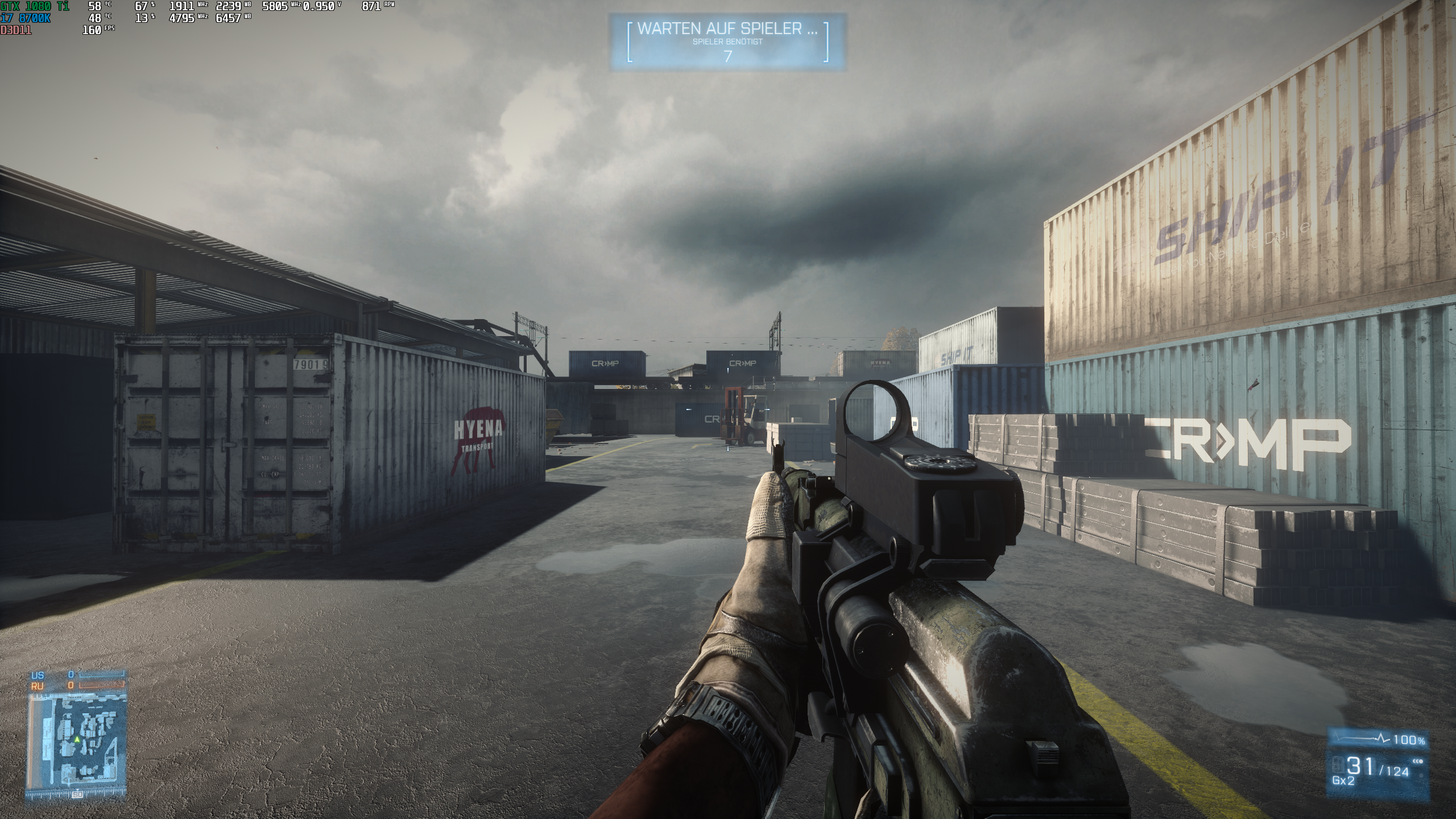Click the magazine icon beside the ammo counter

click(x=1338, y=765)
